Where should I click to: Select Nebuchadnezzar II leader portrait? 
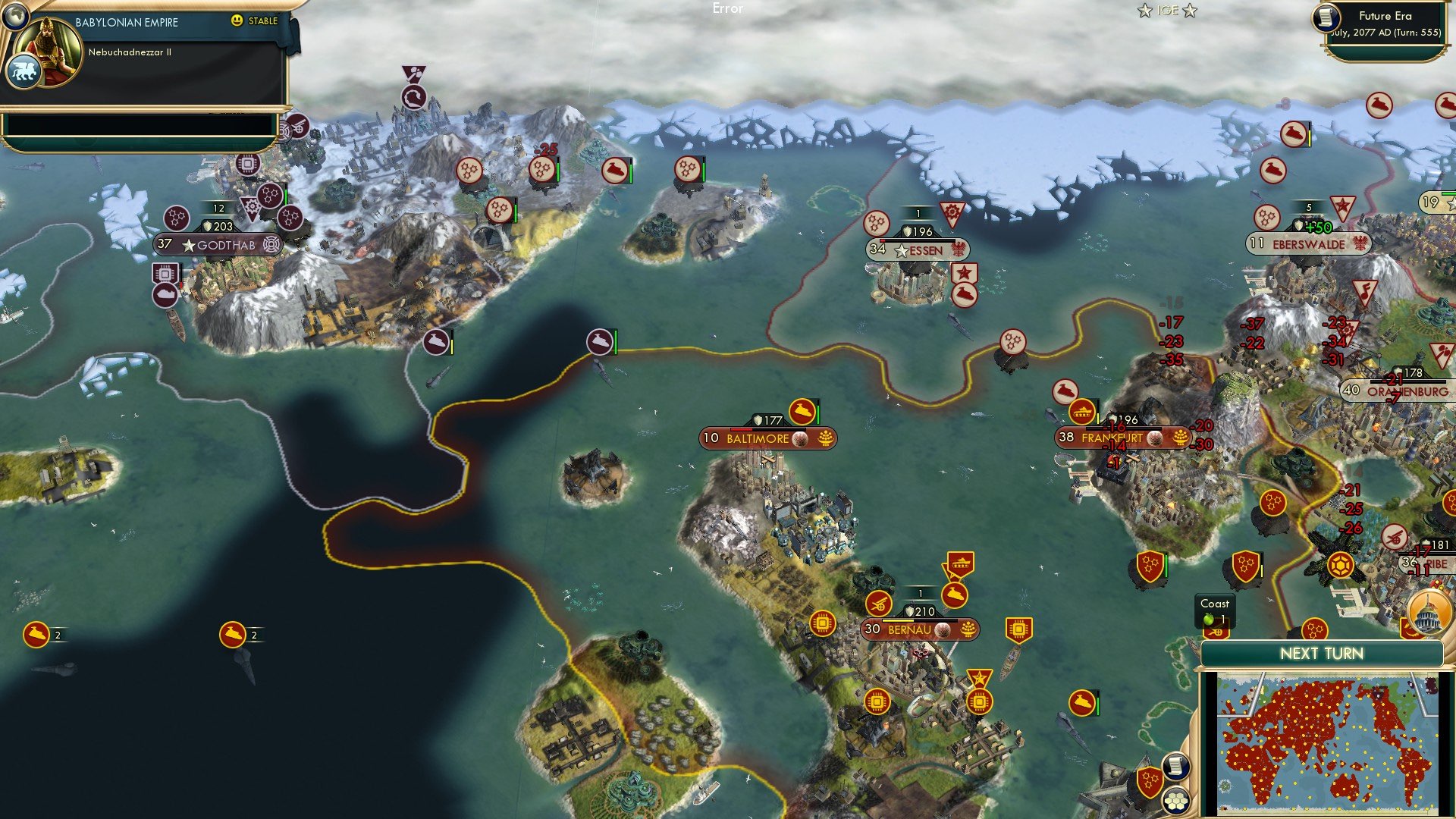click(51, 50)
